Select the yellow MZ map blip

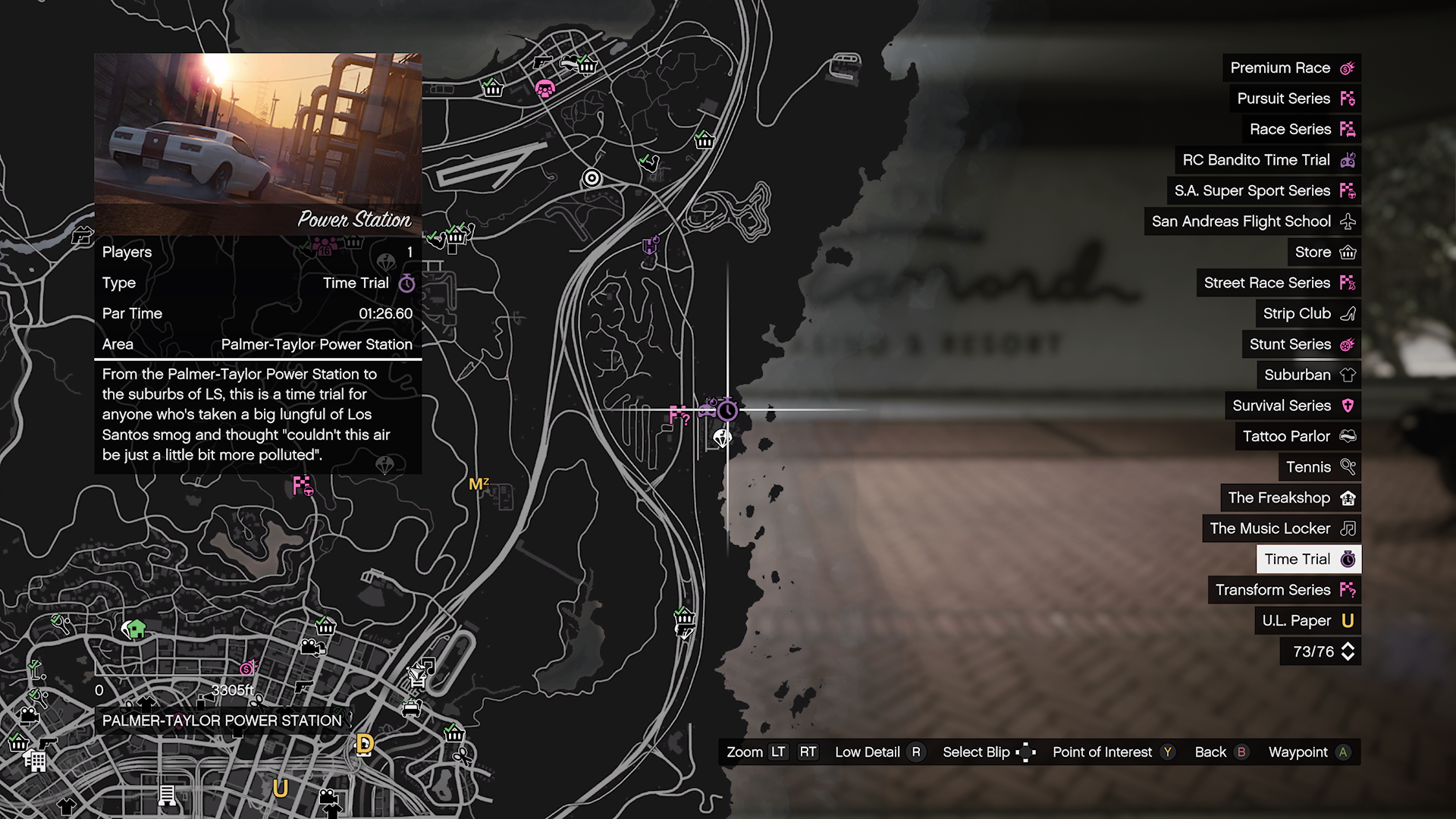click(479, 484)
